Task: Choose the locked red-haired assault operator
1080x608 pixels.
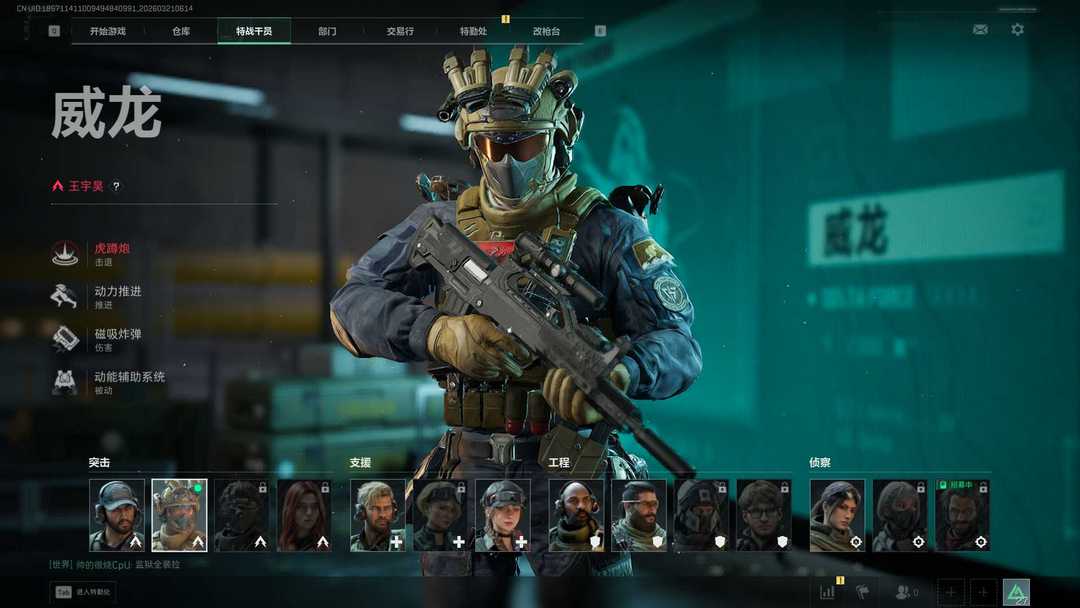Action: coord(304,515)
